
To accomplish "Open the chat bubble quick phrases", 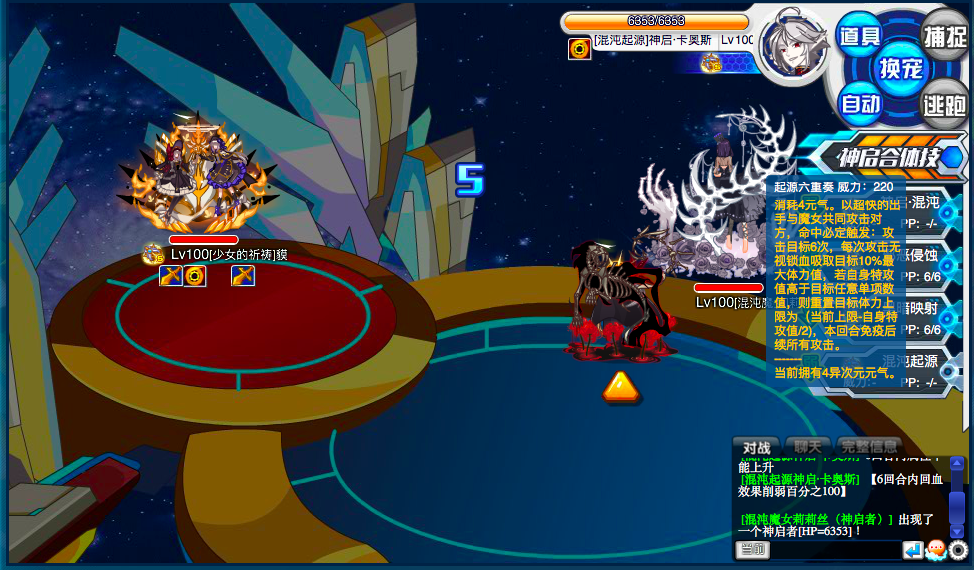I will pos(936,550).
